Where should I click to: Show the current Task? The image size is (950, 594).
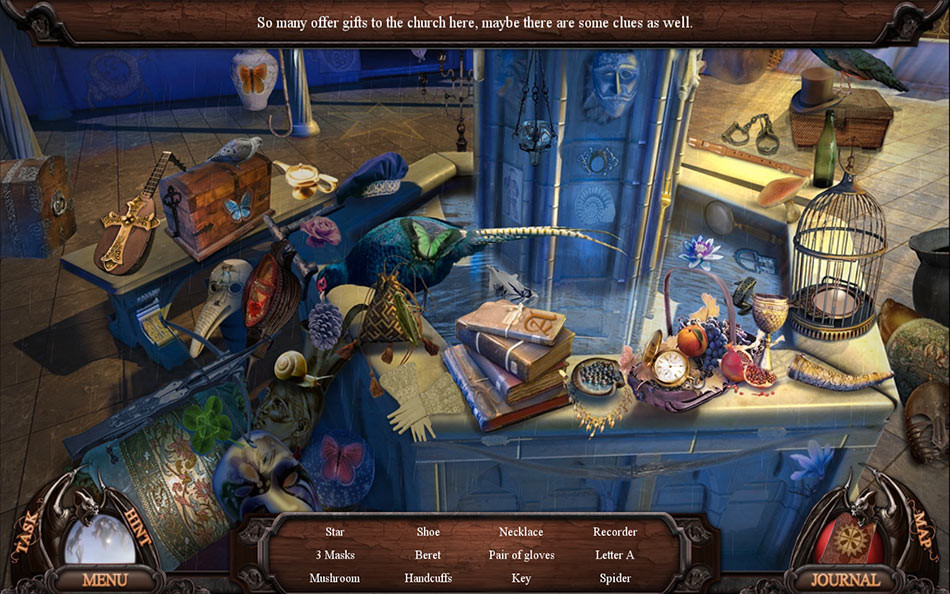tap(24, 540)
